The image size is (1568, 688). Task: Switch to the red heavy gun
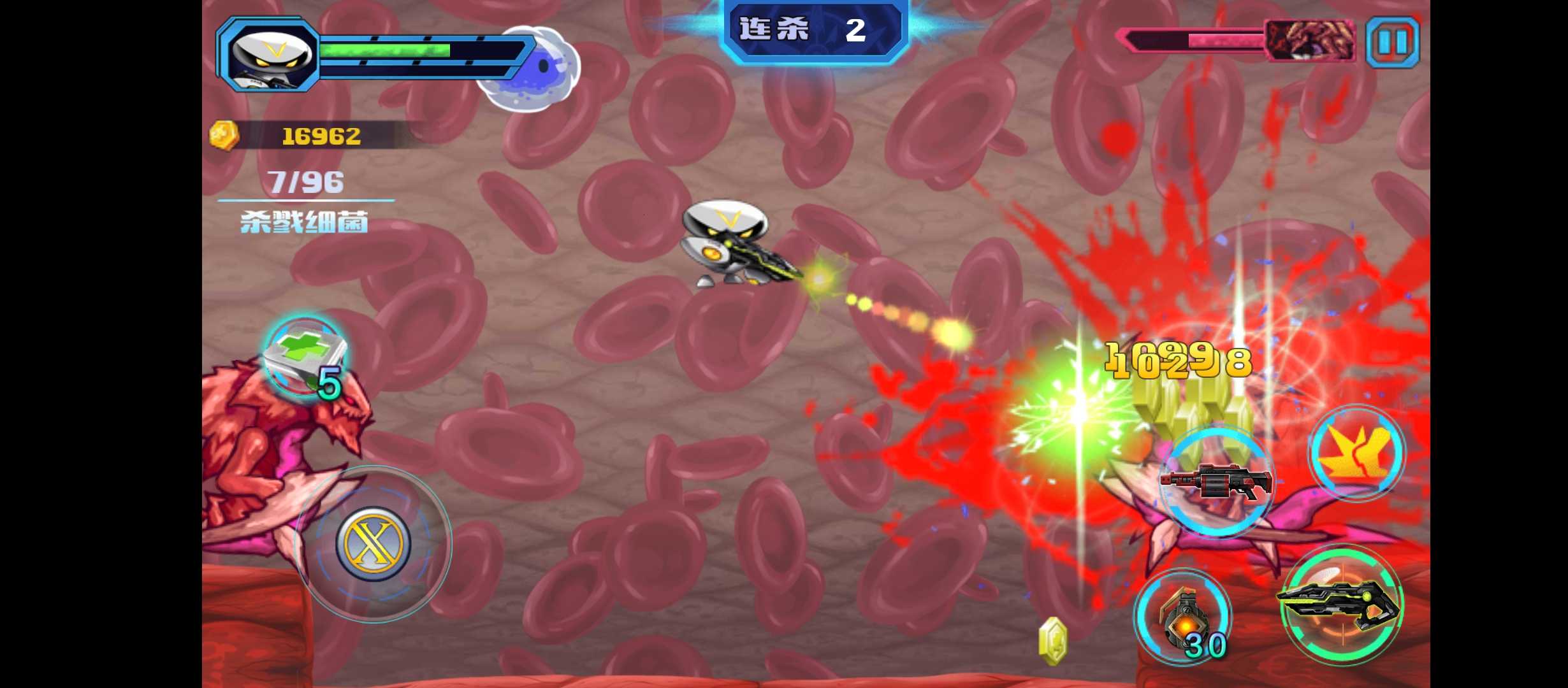pyautogui.click(x=1216, y=483)
